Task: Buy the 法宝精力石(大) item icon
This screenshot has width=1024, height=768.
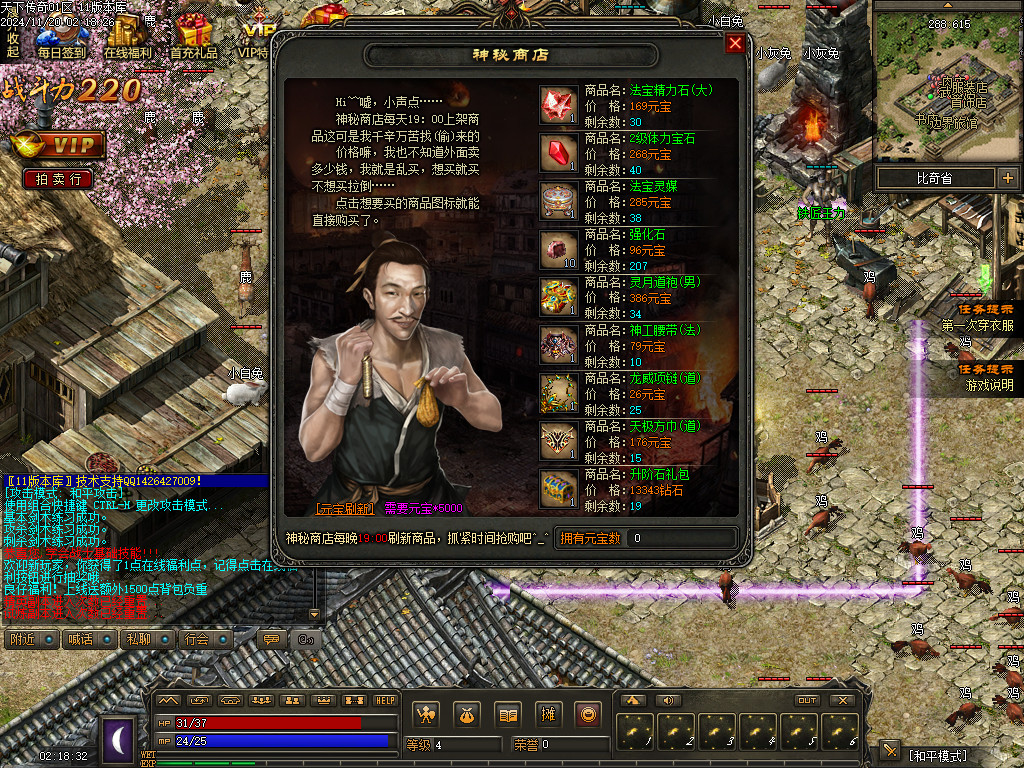Action: click(558, 105)
